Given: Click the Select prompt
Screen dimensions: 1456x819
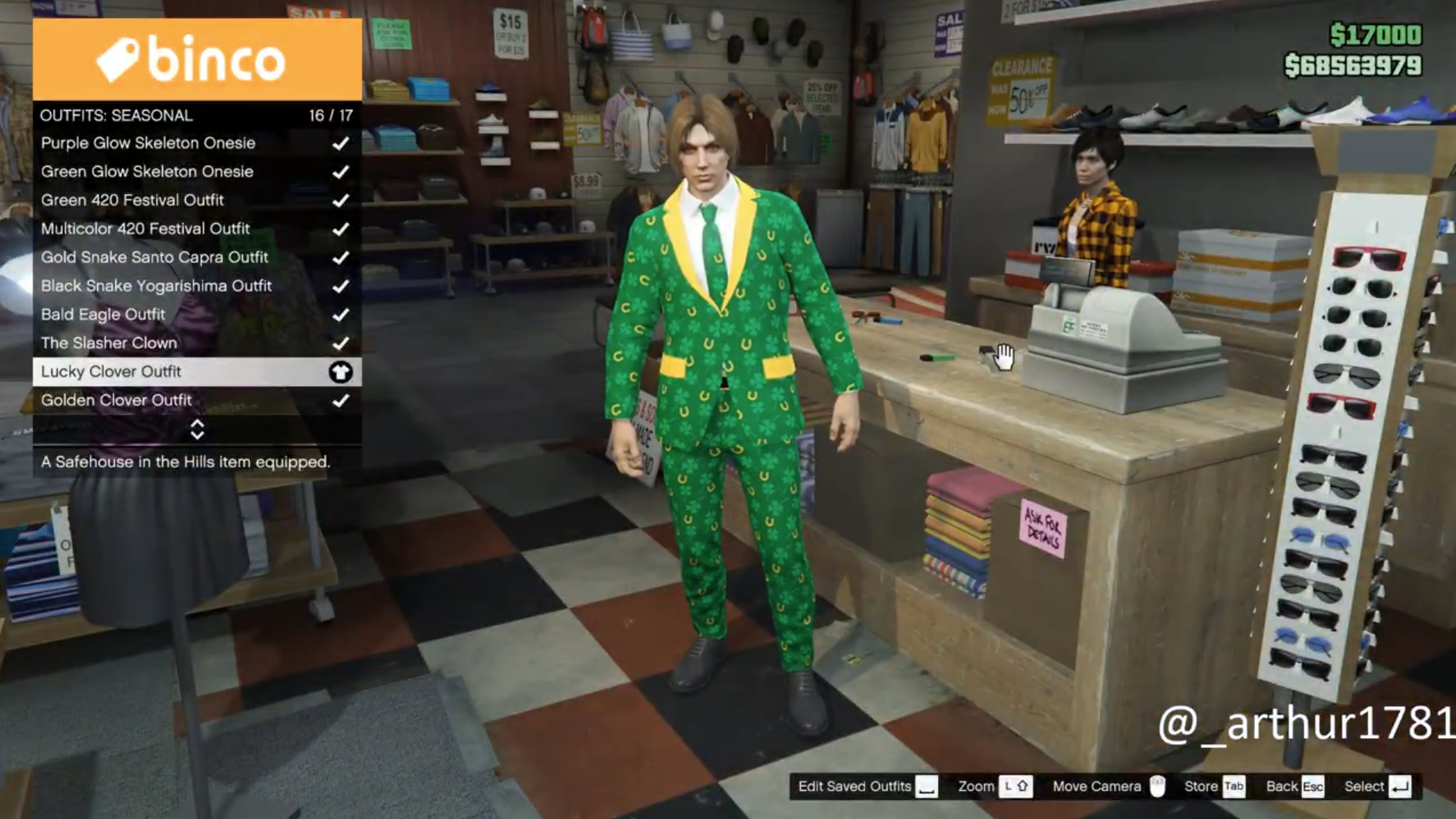Looking at the screenshot, I should pos(1377,786).
